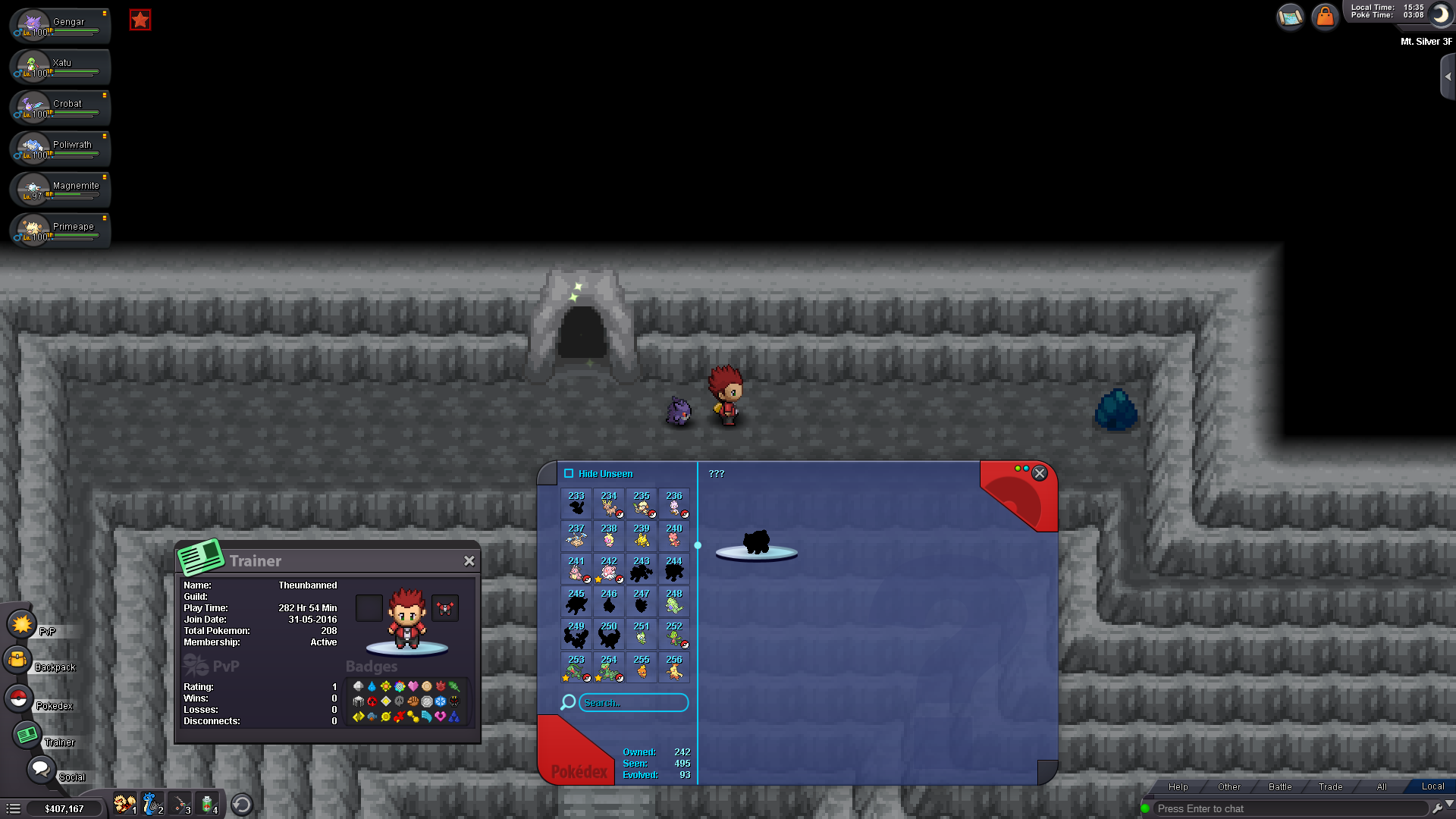Open the Social chat bubble icon
This screenshot has height=819, width=1456.
click(40, 768)
